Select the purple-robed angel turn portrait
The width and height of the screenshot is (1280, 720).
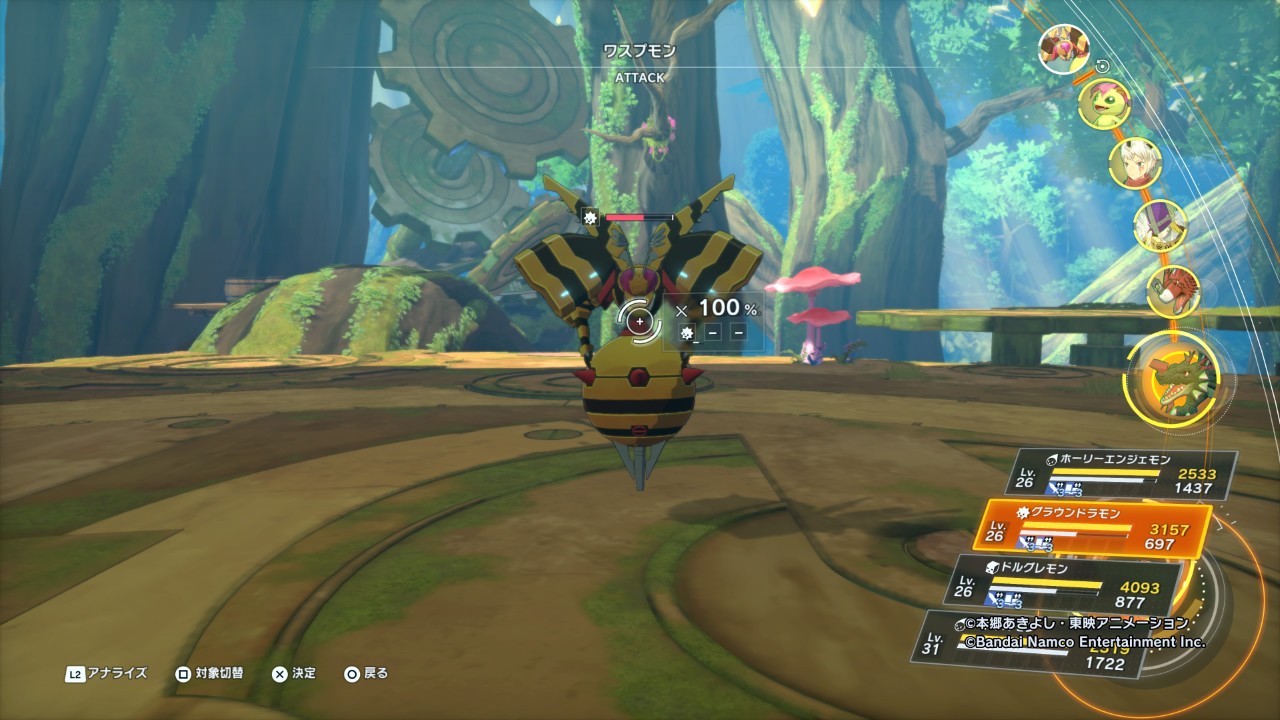(1158, 224)
